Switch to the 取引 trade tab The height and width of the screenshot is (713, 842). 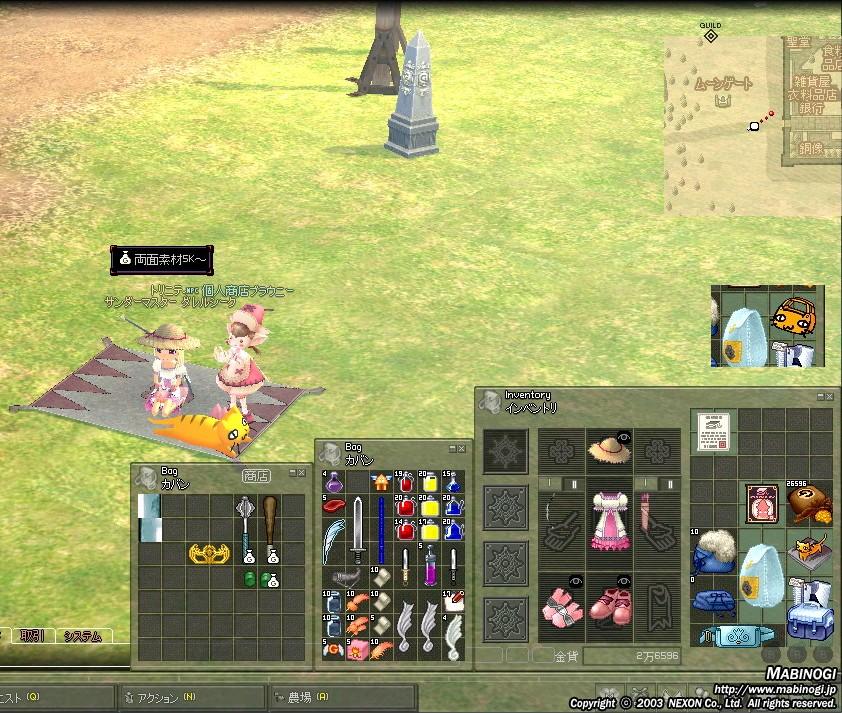31,636
